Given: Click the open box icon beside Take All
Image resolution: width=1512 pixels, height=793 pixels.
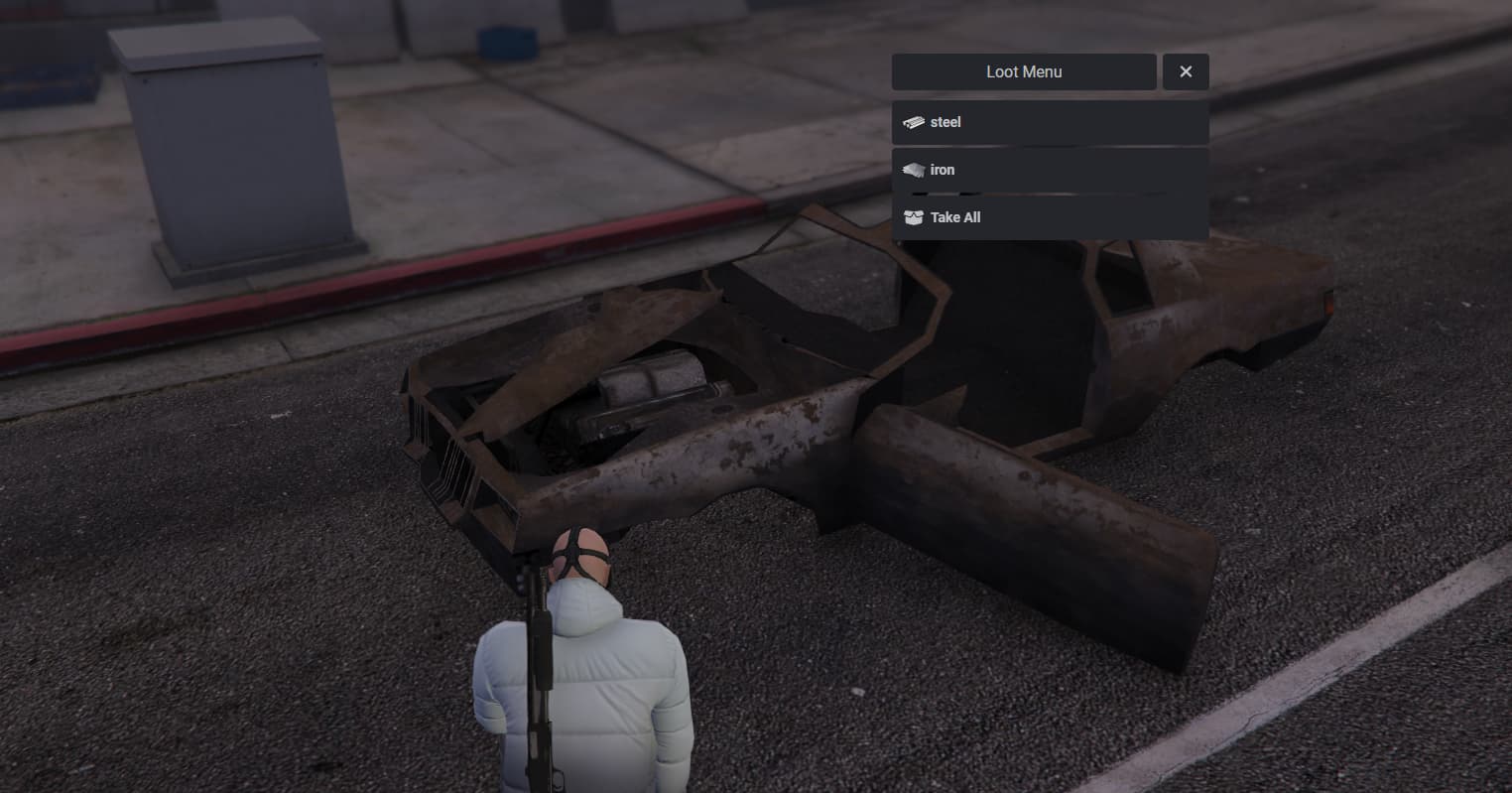Looking at the screenshot, I should [914, 217].
